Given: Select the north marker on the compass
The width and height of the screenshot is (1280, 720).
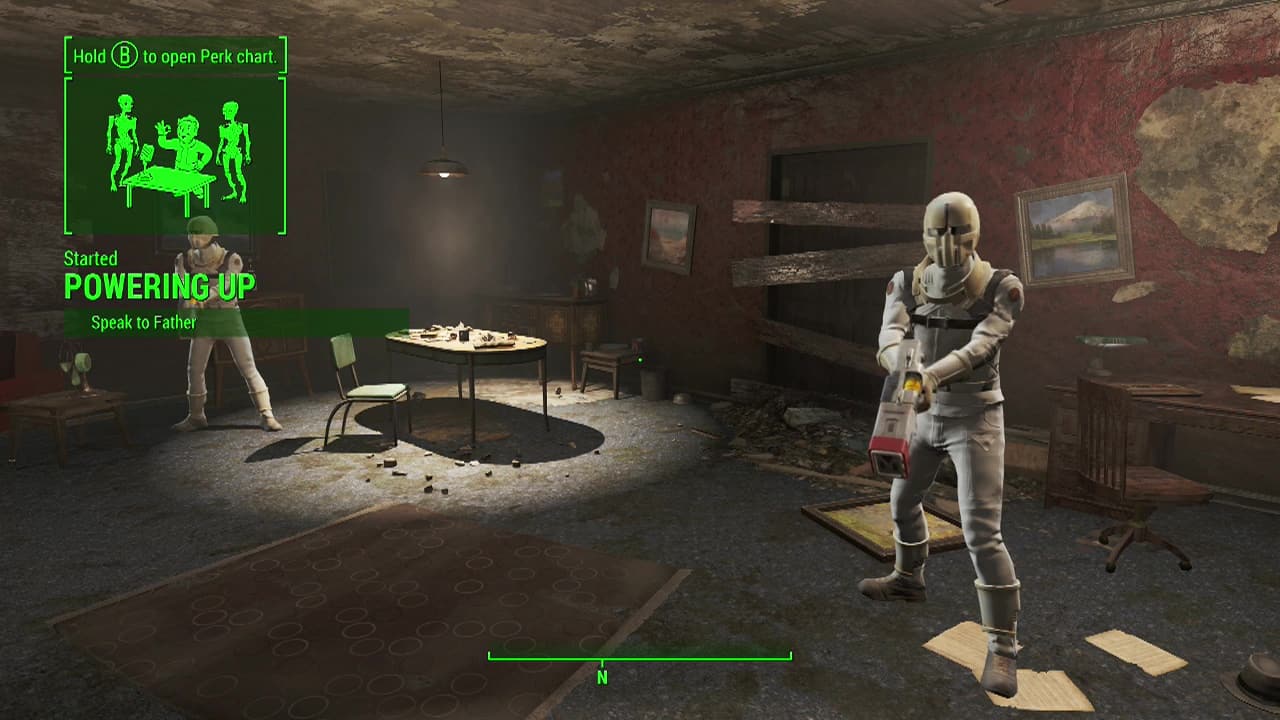Looking at the screenshot, I should pos(602,675).
